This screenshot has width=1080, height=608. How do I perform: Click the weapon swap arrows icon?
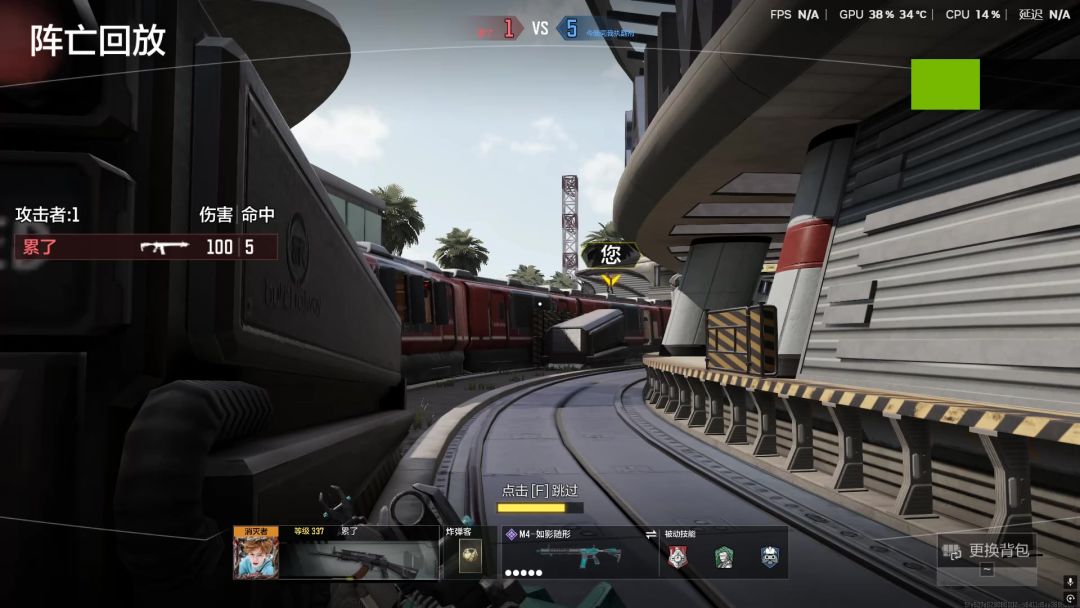point(651,534)
